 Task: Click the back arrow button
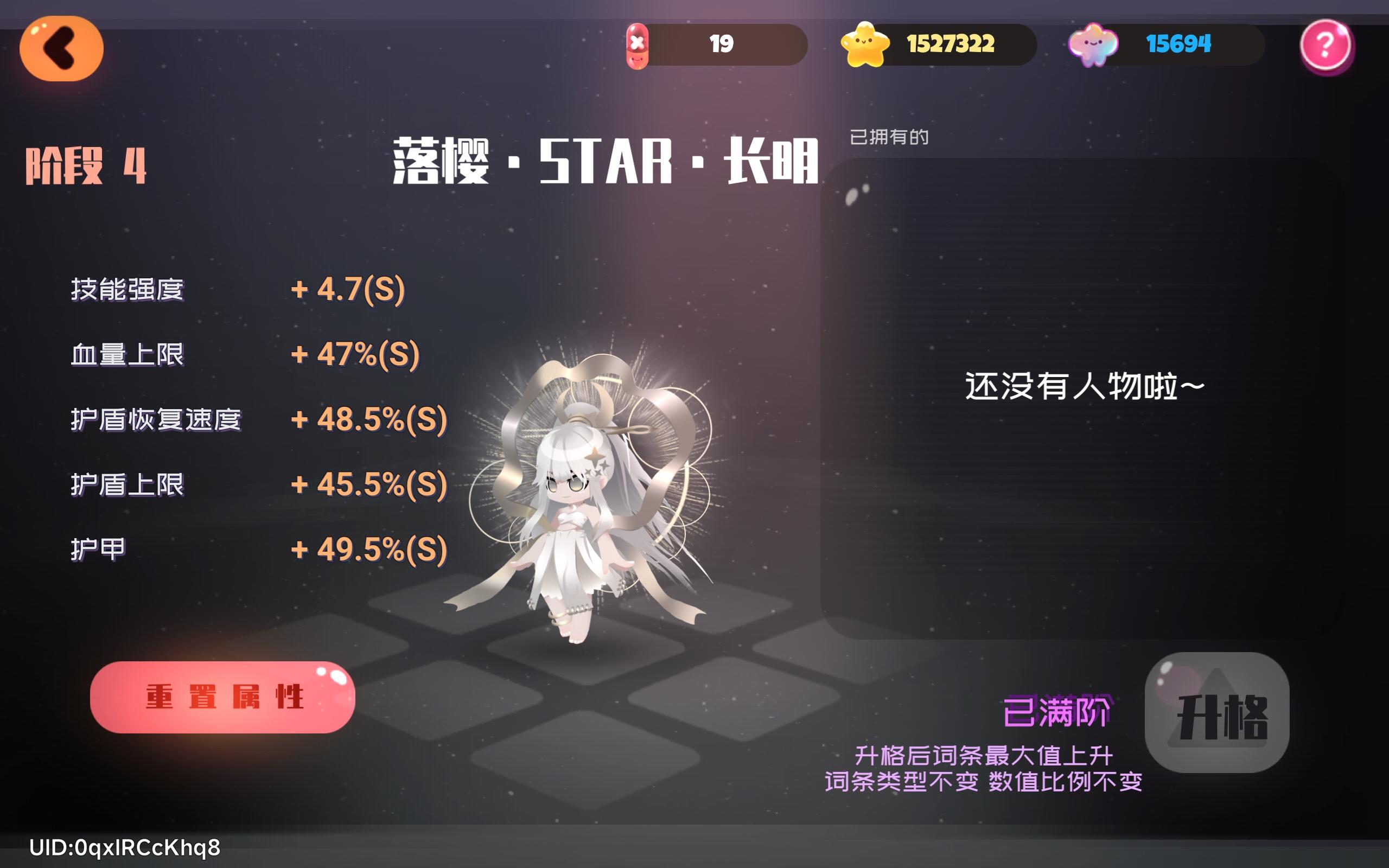coord(60,48)
